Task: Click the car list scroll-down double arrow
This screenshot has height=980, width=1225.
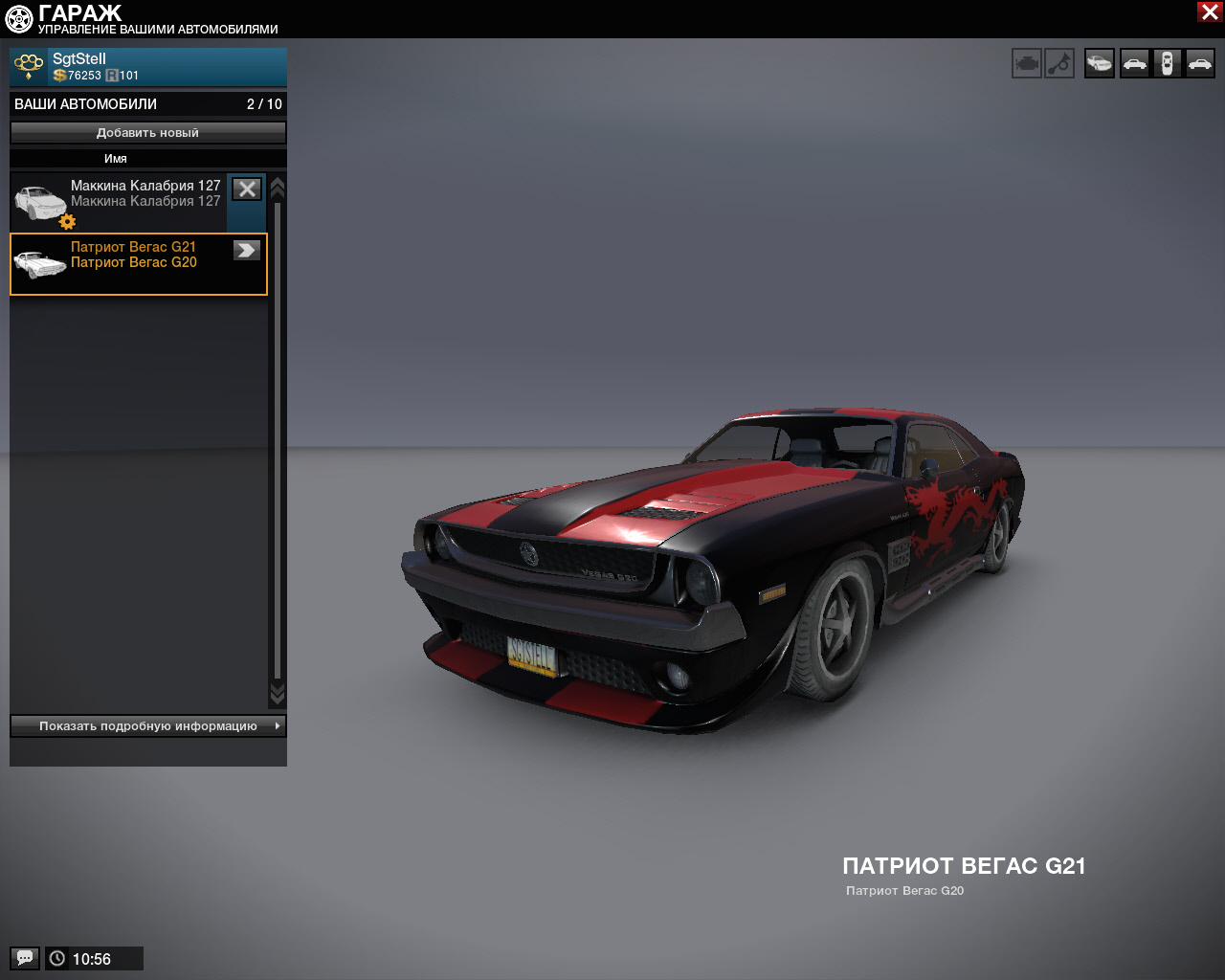Action: [278, 693]
